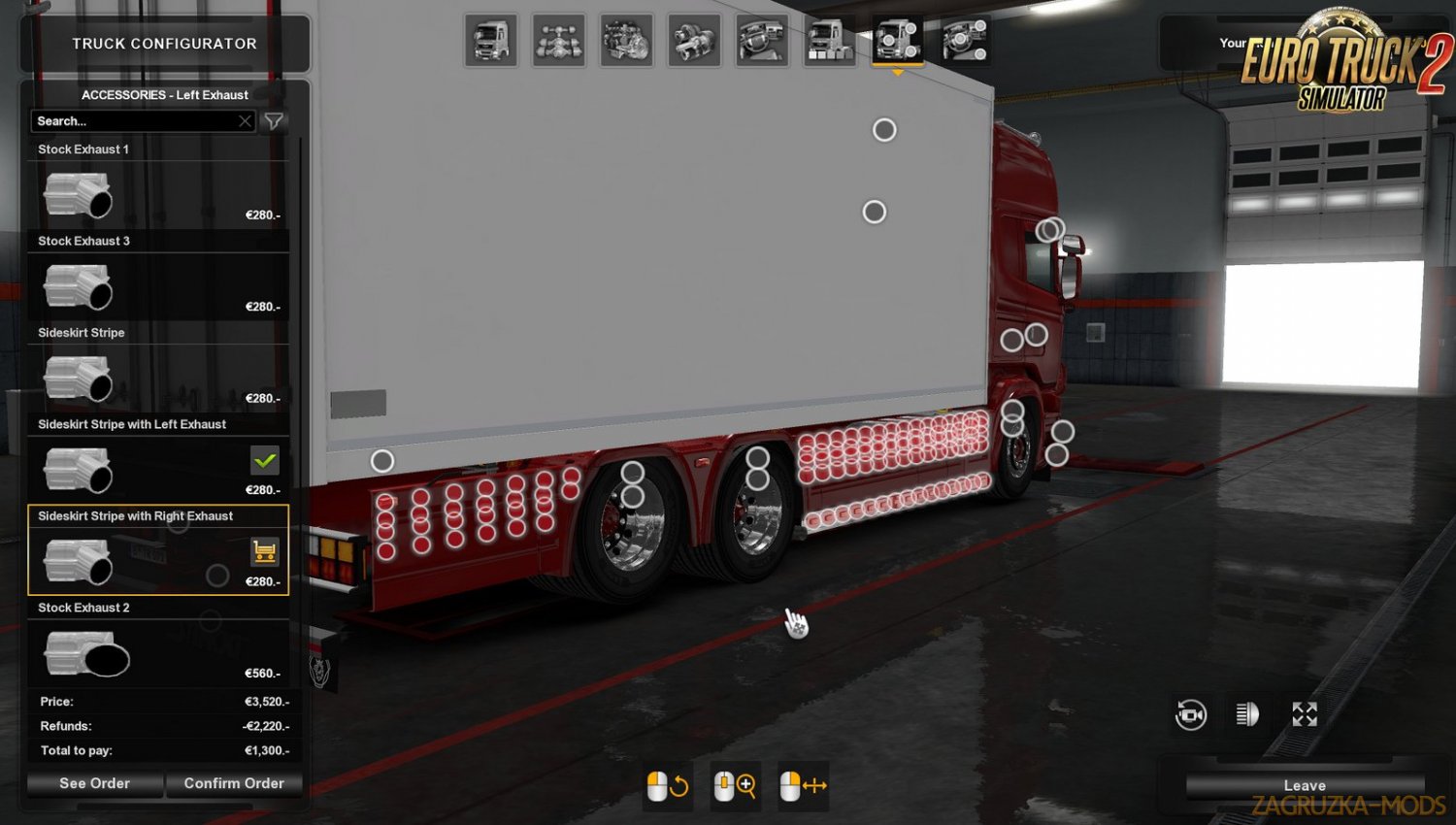Open the cabin selection category

[x=491, y=40]
